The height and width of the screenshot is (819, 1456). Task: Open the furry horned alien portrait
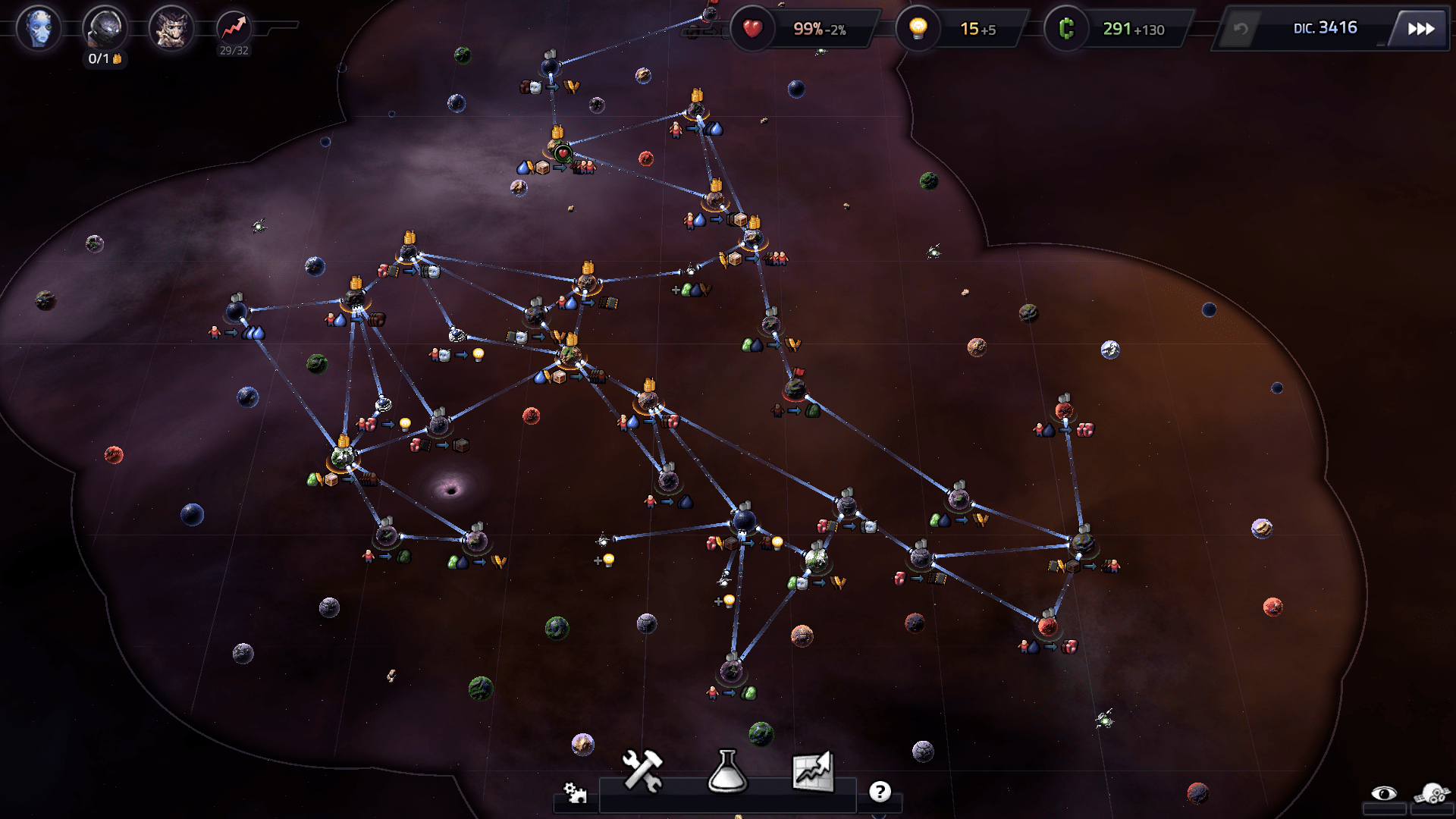coord(171,29)
